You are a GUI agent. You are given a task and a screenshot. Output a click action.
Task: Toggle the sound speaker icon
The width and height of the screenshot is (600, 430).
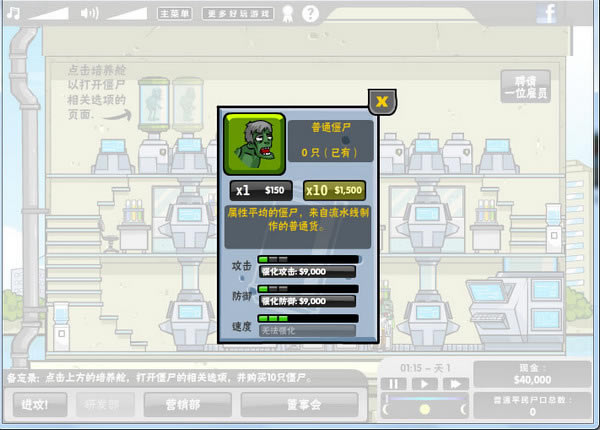pyautogui.click(x=89, y=13)
